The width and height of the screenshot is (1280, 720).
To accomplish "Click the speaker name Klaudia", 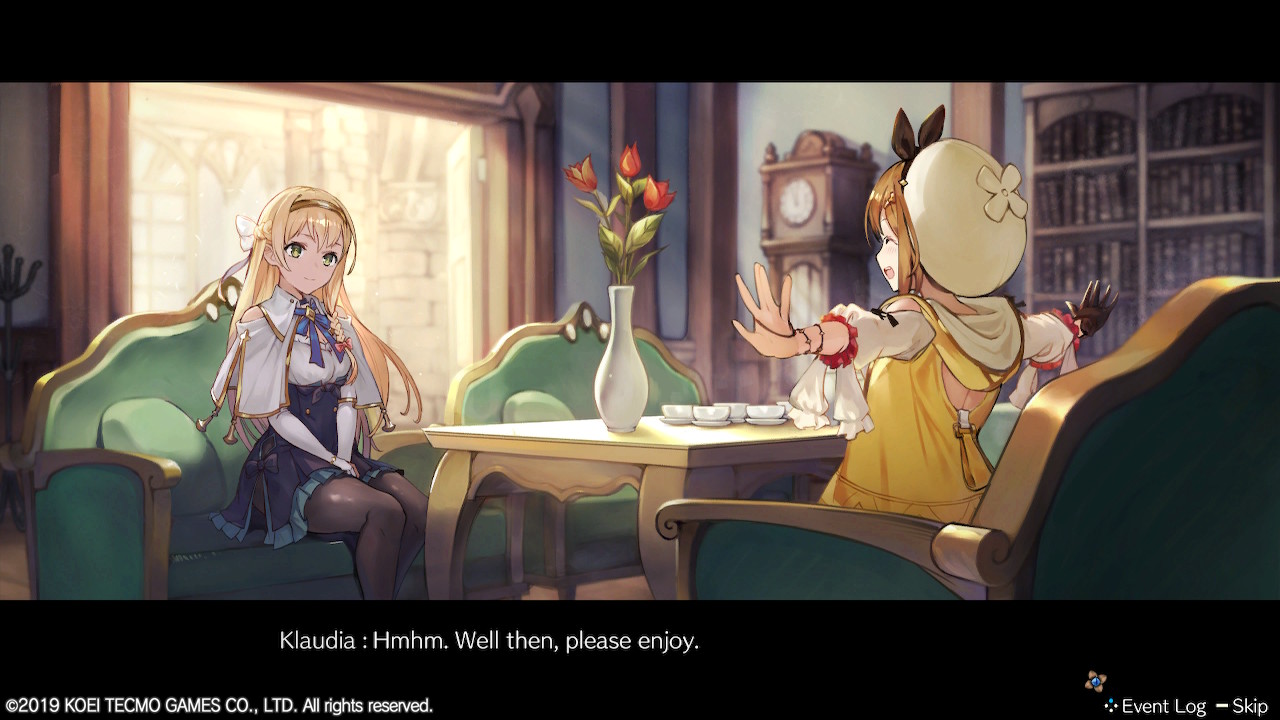I will tap(314, 640).
